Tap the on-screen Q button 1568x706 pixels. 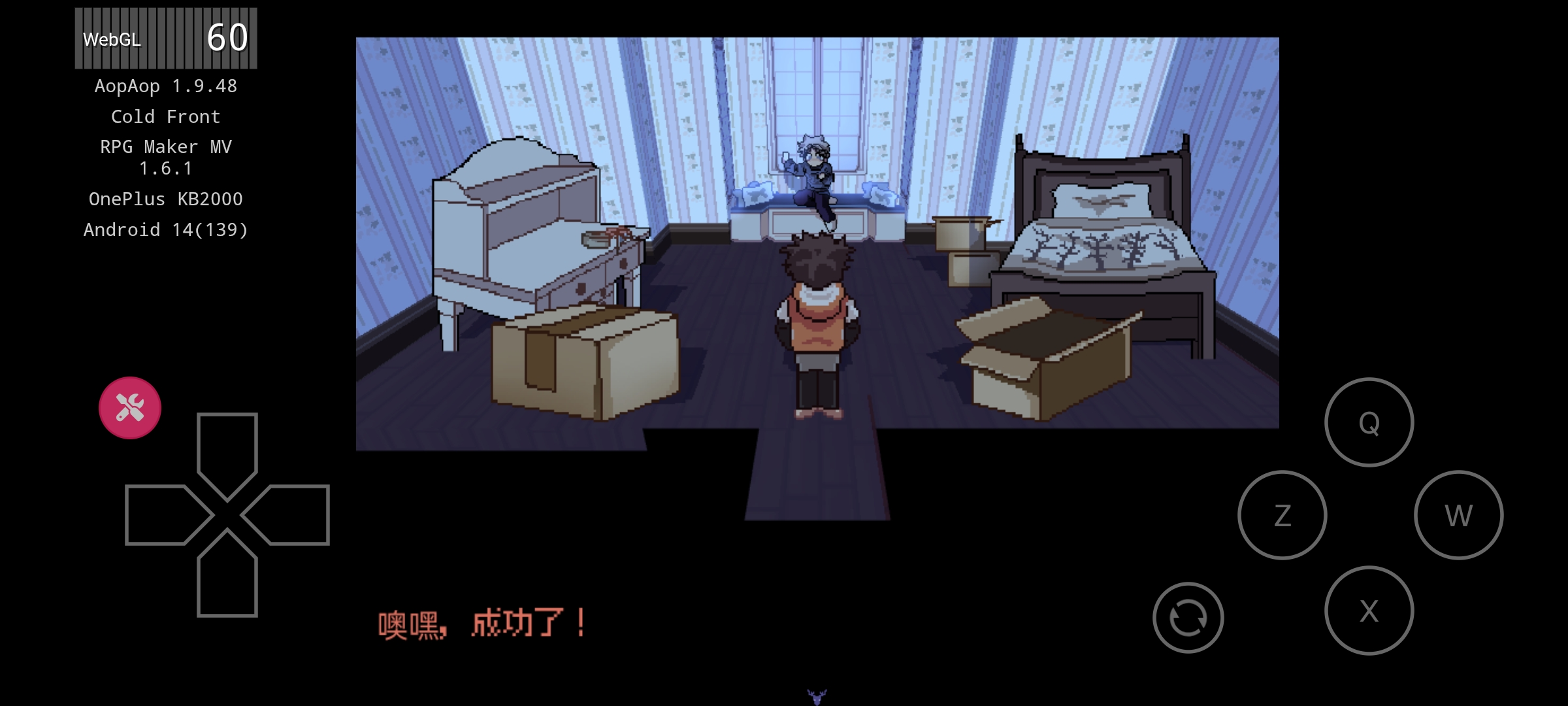1369,422
